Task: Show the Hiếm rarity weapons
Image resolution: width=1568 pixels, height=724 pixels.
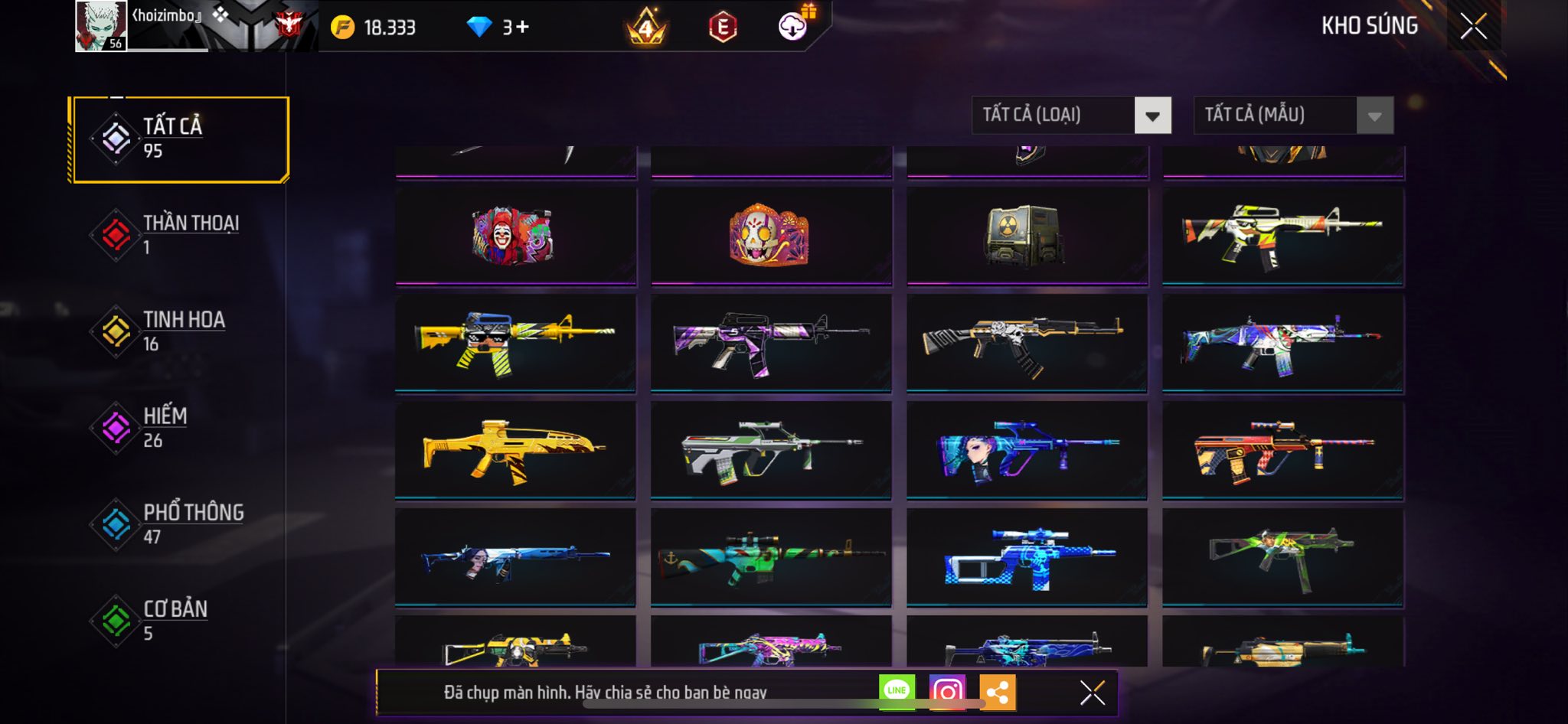Action: pyautogui.click(x=179, y=427)
